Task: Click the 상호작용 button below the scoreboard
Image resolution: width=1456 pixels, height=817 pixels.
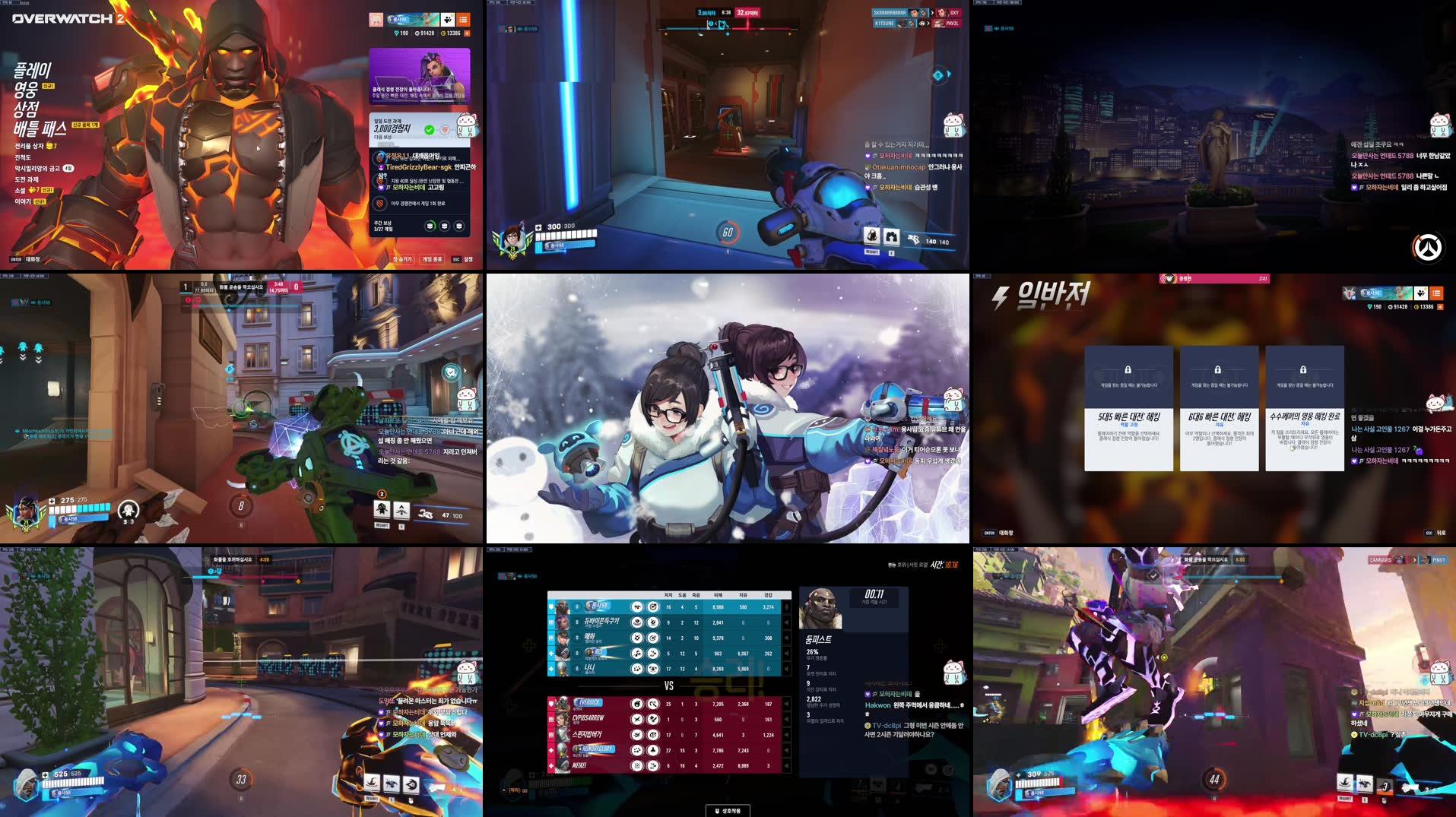Action: pyautogui.click(x=728, y=810)
